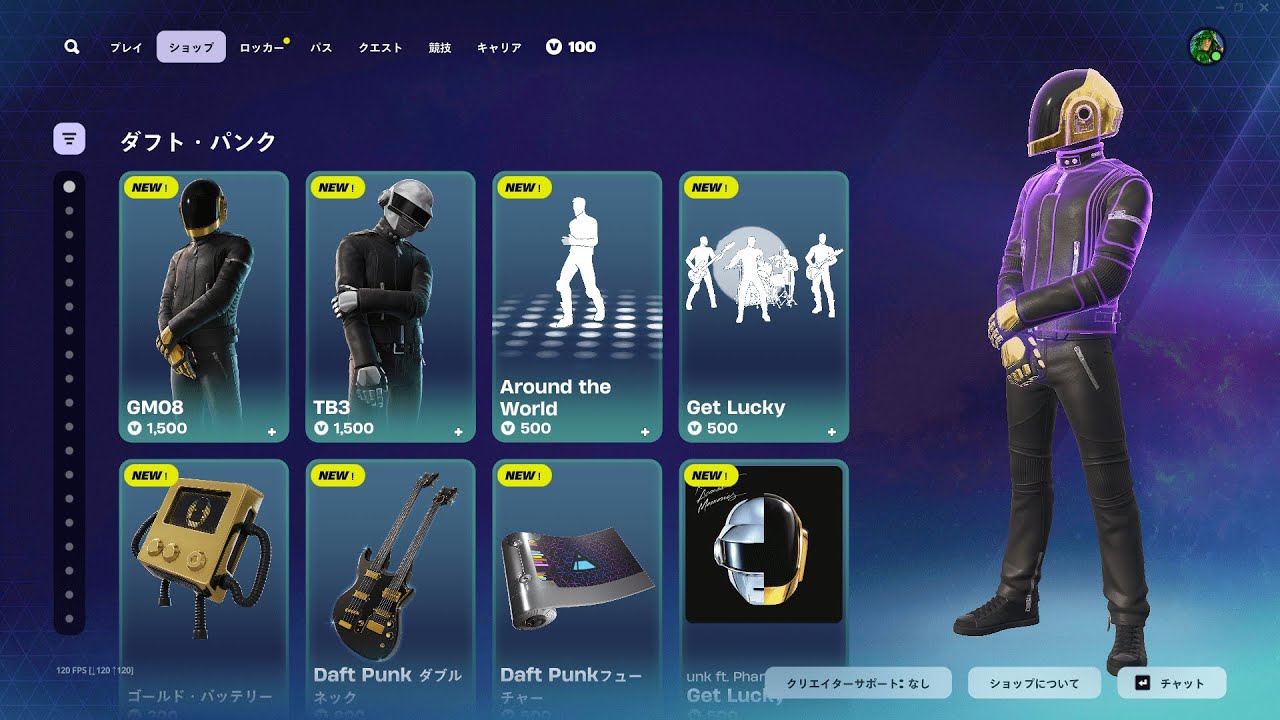
Task: Select the Daft Punk double-neck guitar card
Action: pos(391,580)
